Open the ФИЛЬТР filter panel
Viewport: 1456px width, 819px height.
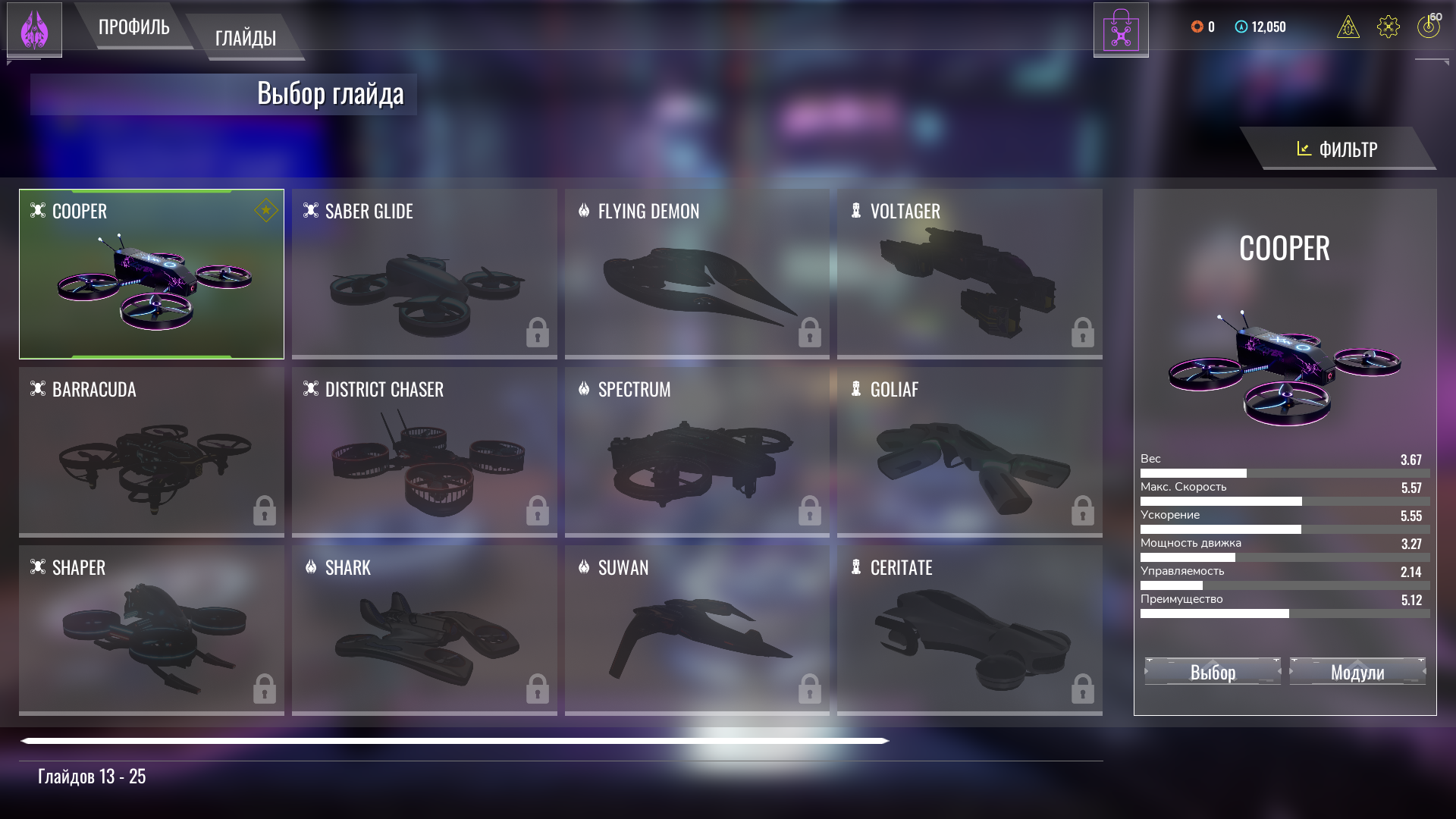1338,149
